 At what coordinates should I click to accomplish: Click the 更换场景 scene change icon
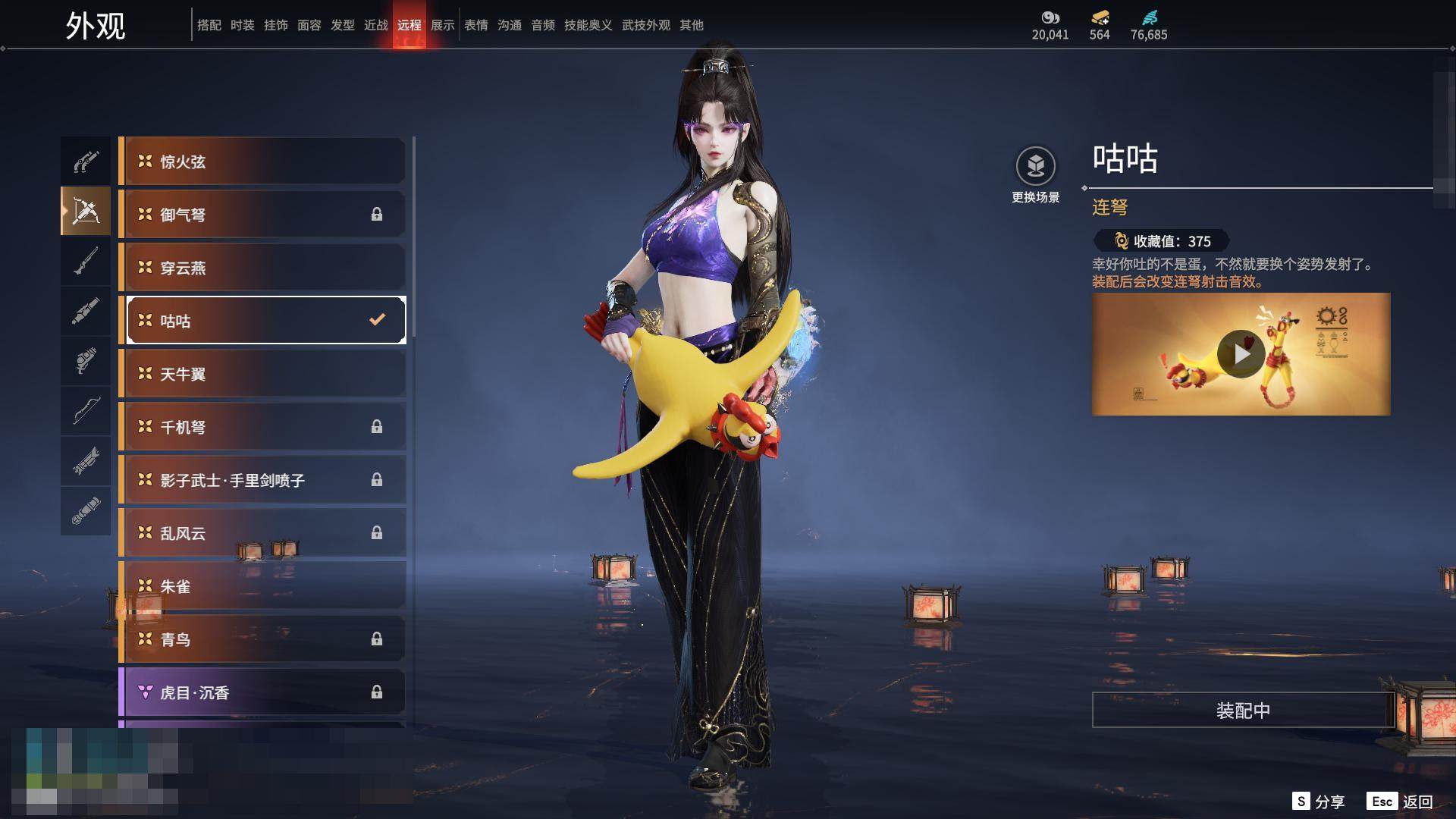click(1035, 167)
